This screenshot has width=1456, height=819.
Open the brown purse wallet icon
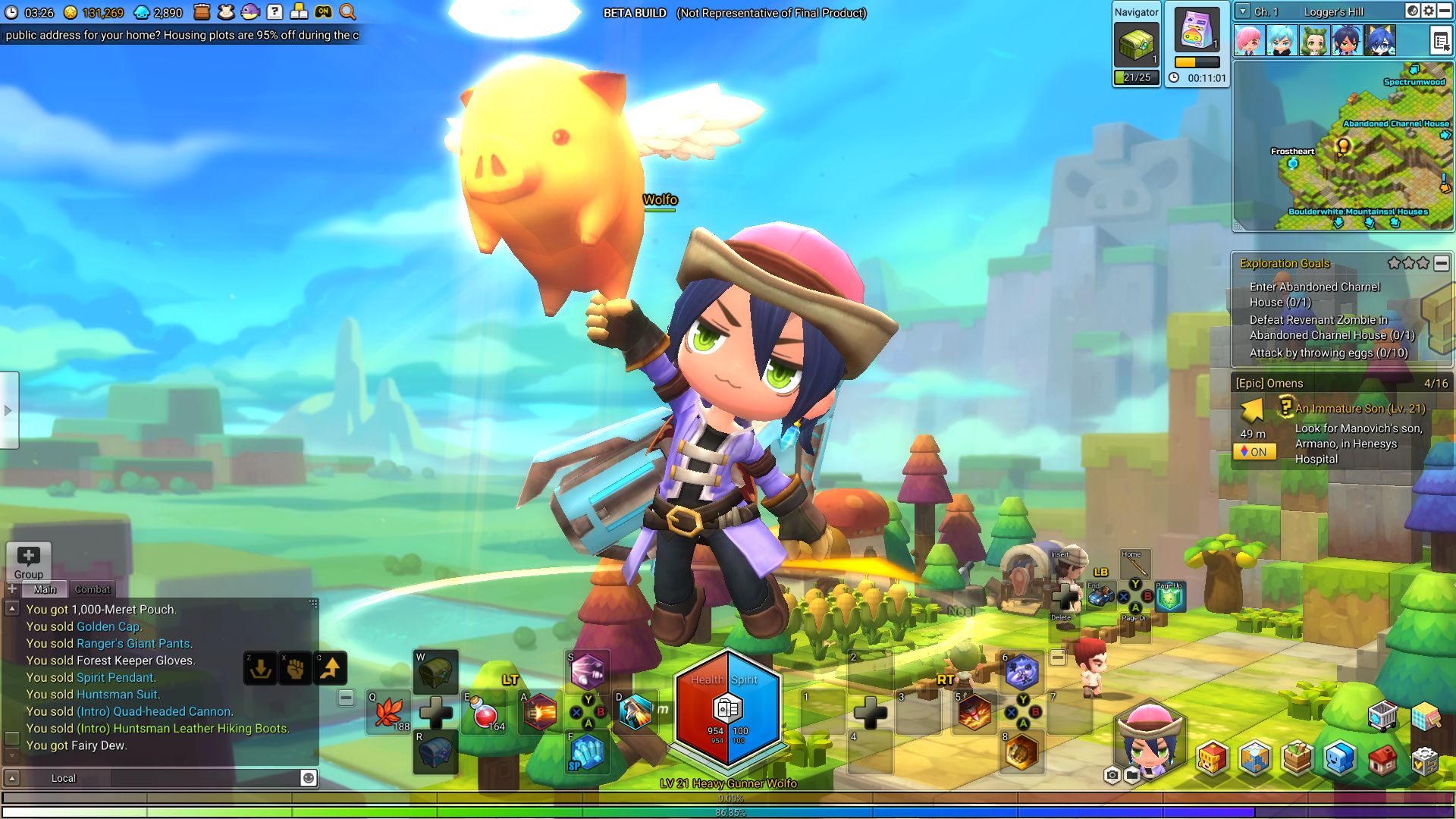click(x=202, y=12)
